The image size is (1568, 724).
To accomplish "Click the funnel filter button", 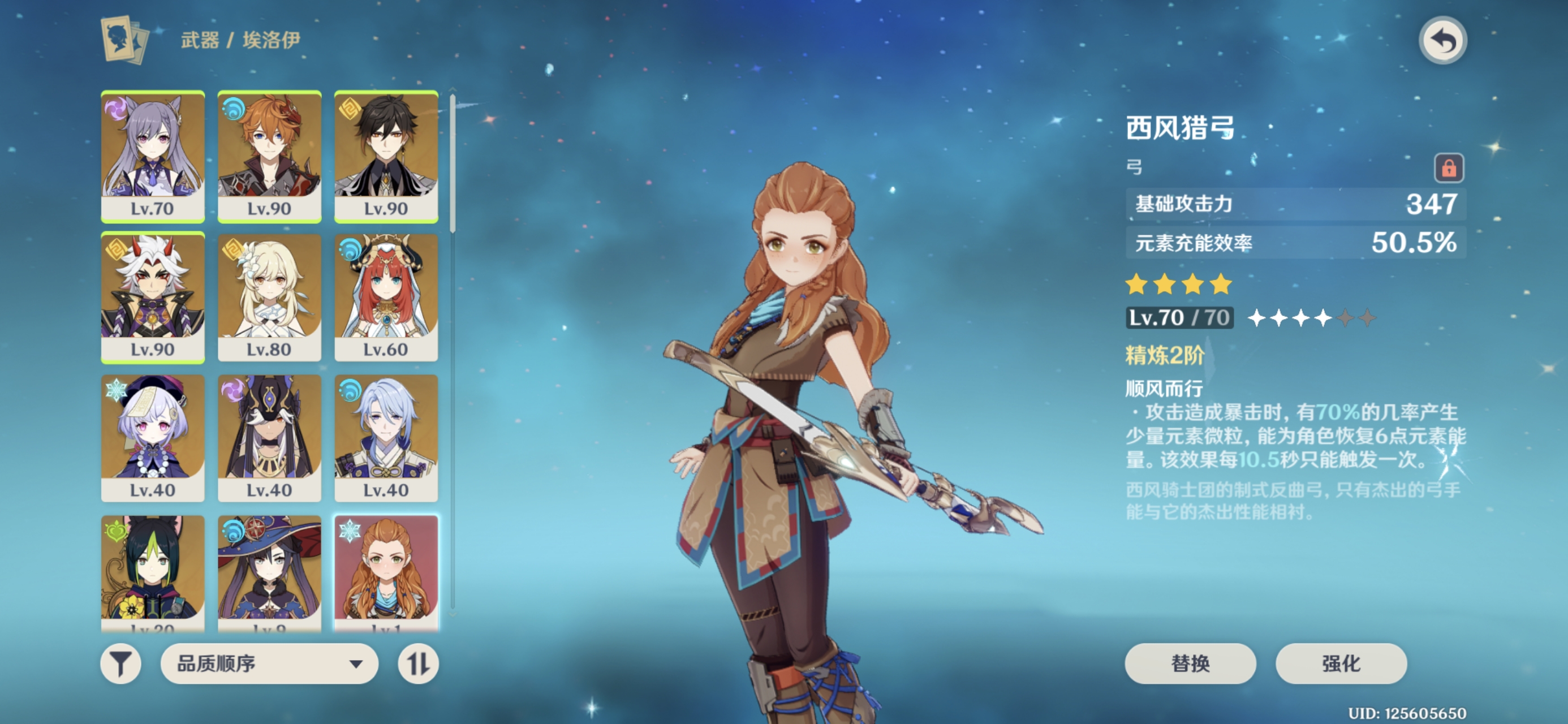I will click(x=120, y=663).
